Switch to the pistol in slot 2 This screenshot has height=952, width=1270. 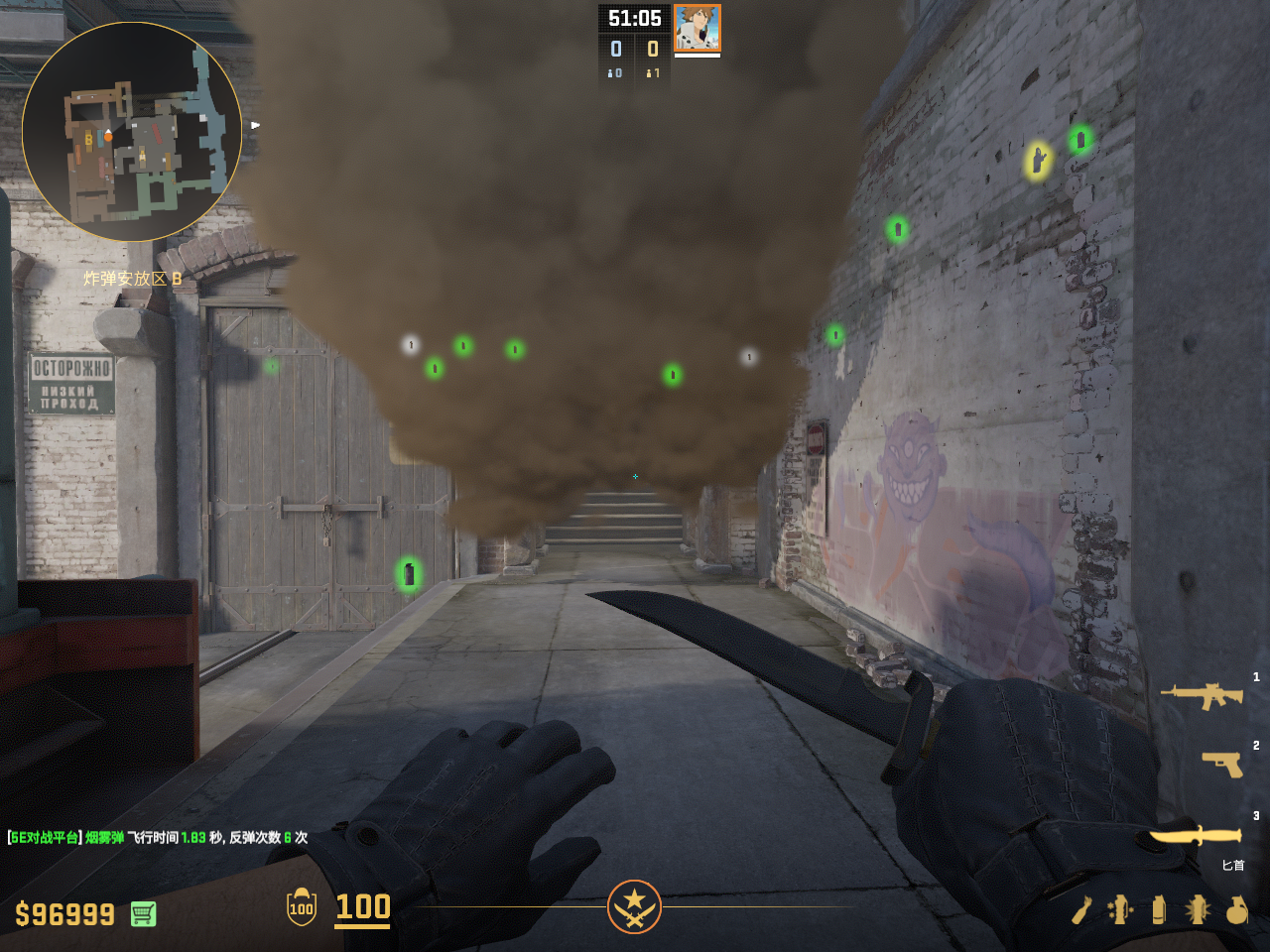pyautogui.click(x=1221, y=764)
